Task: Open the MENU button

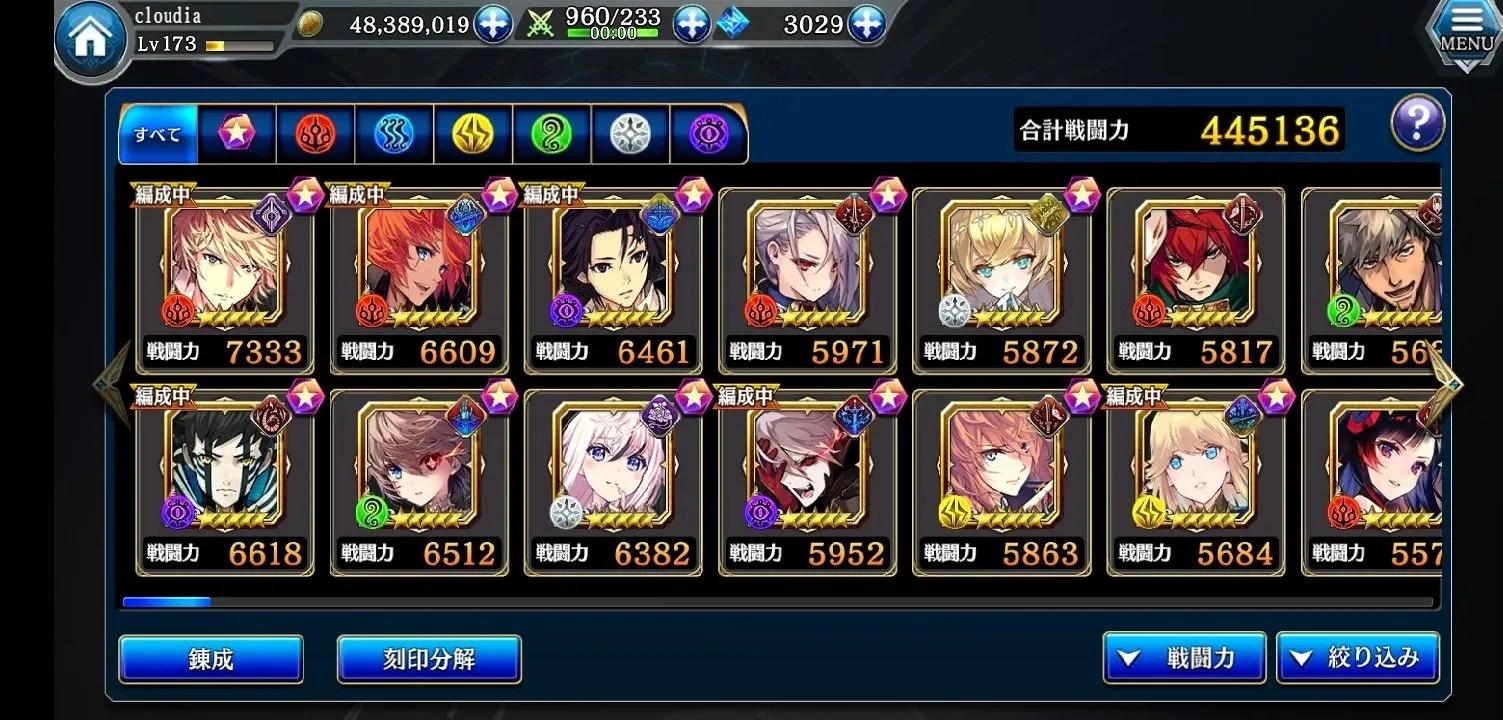Action: point(1466,35)
